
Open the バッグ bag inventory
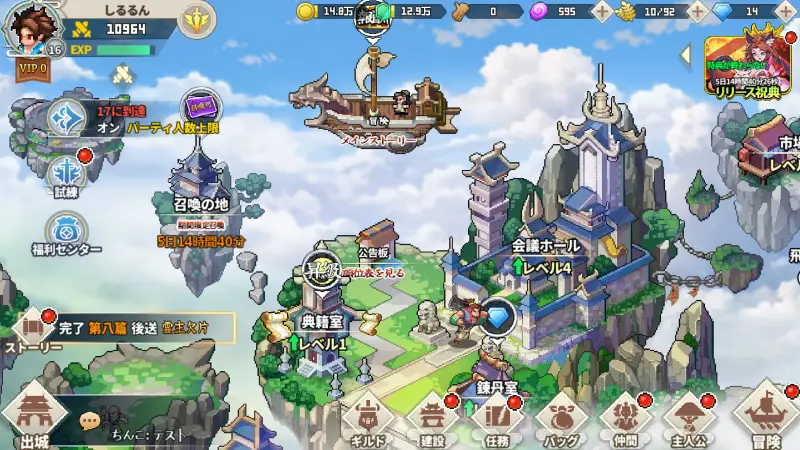coord(559,422)
